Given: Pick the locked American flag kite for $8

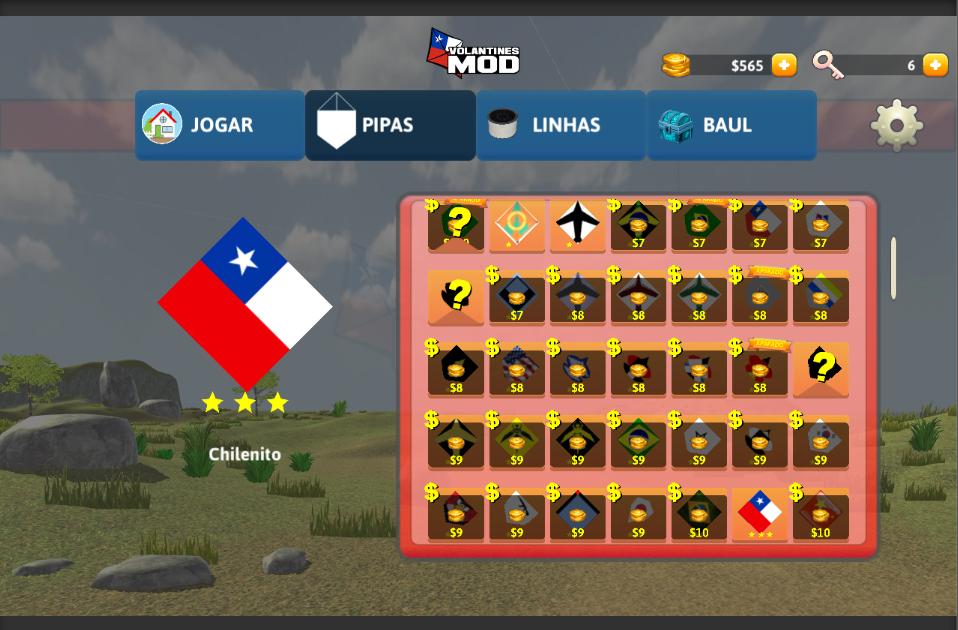Looking at the screenshot, I should coord(517,370).
